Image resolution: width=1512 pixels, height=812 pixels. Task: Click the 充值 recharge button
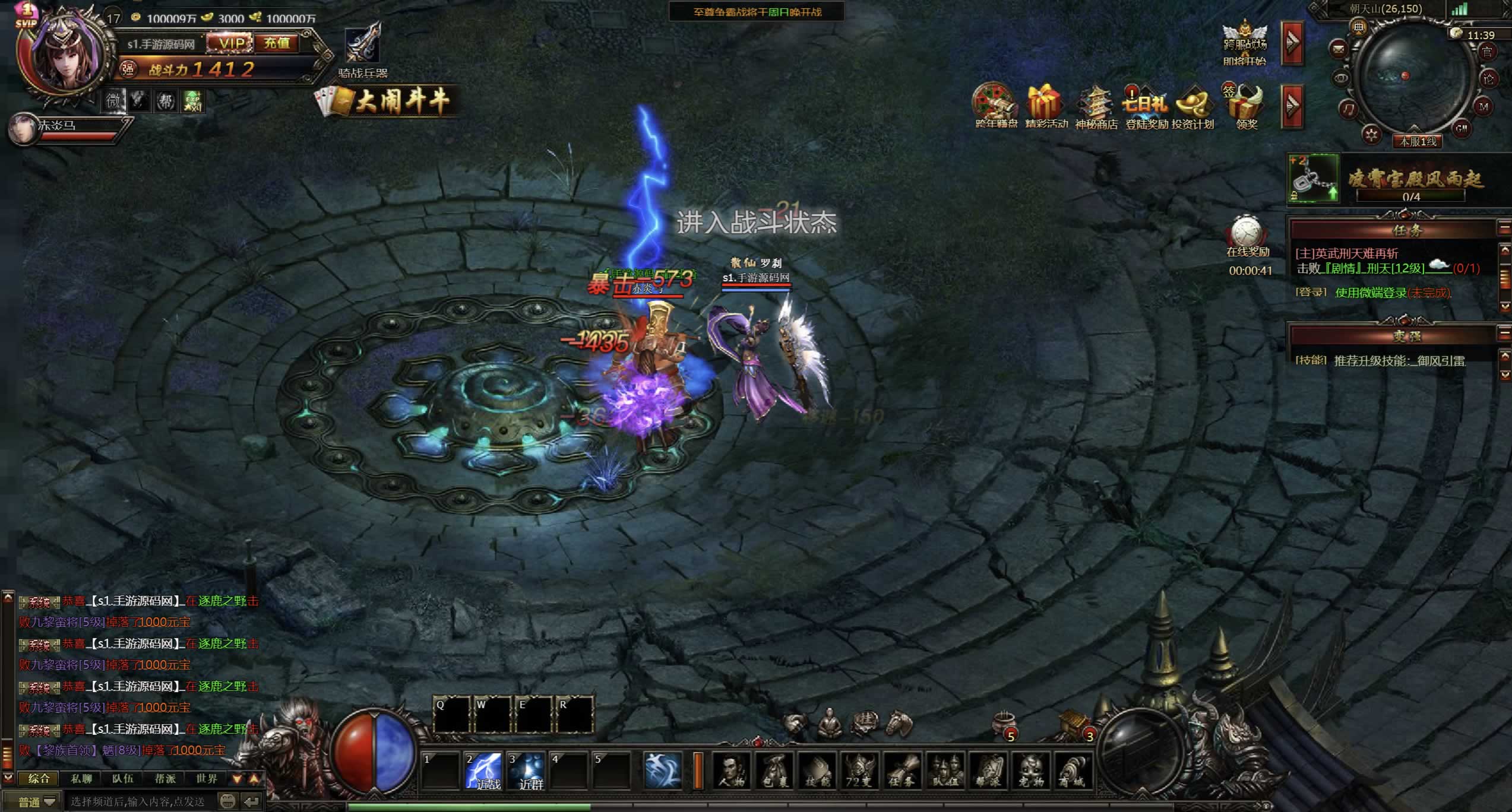click(x=277, y=43)
